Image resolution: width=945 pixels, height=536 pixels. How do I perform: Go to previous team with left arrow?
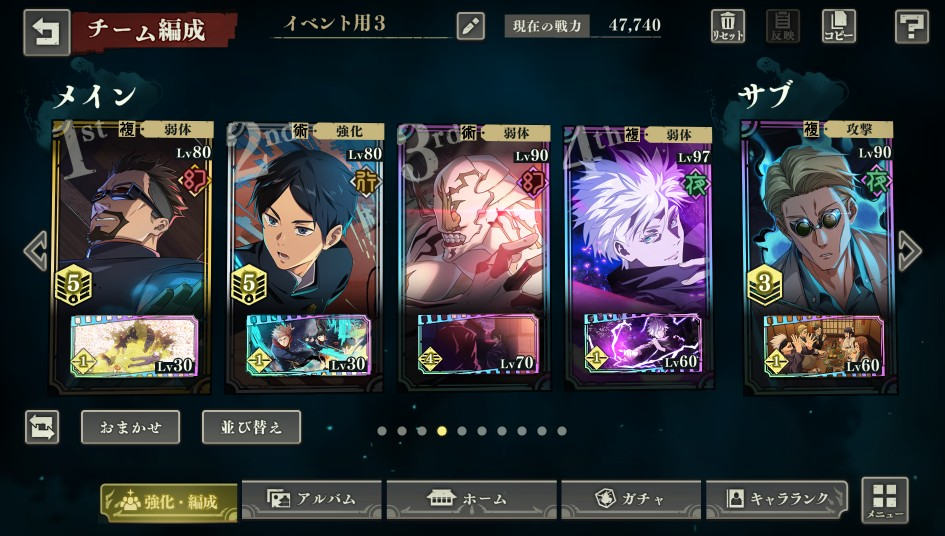pyautogui.click(x=36, y=251)
